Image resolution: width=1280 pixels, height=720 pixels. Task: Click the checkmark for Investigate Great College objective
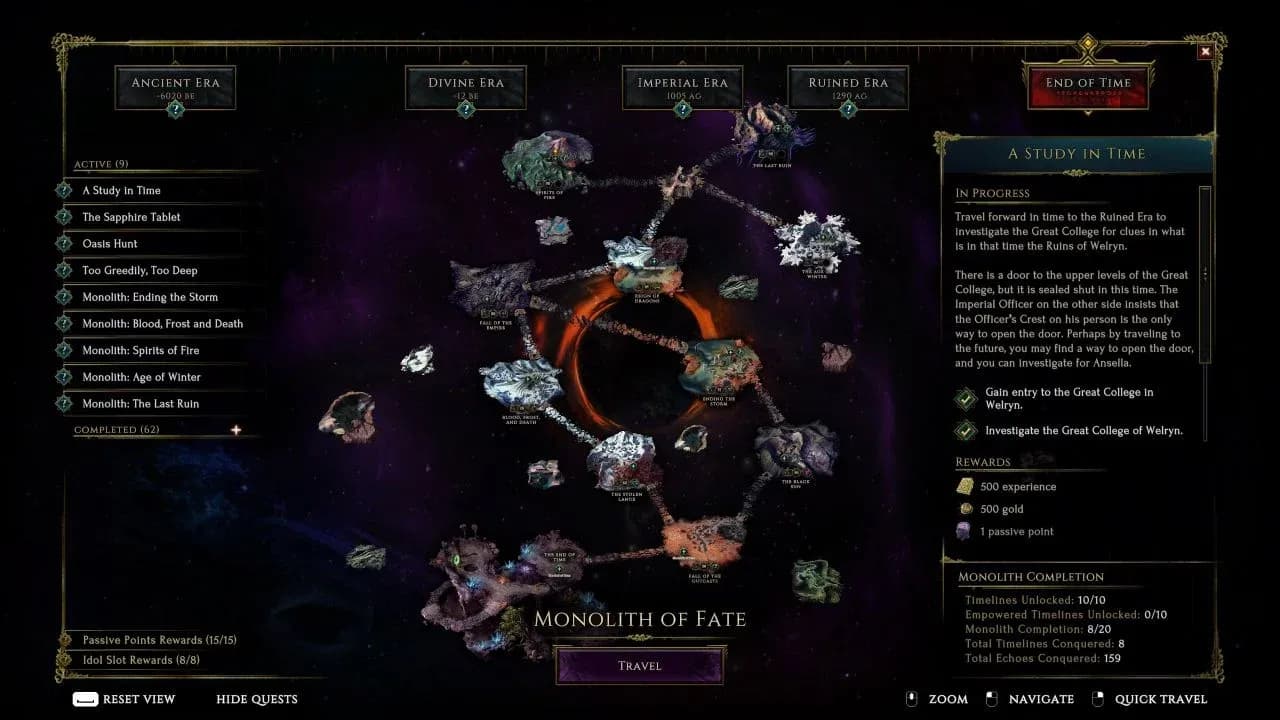pyautogui.click(x=965, y=431)
